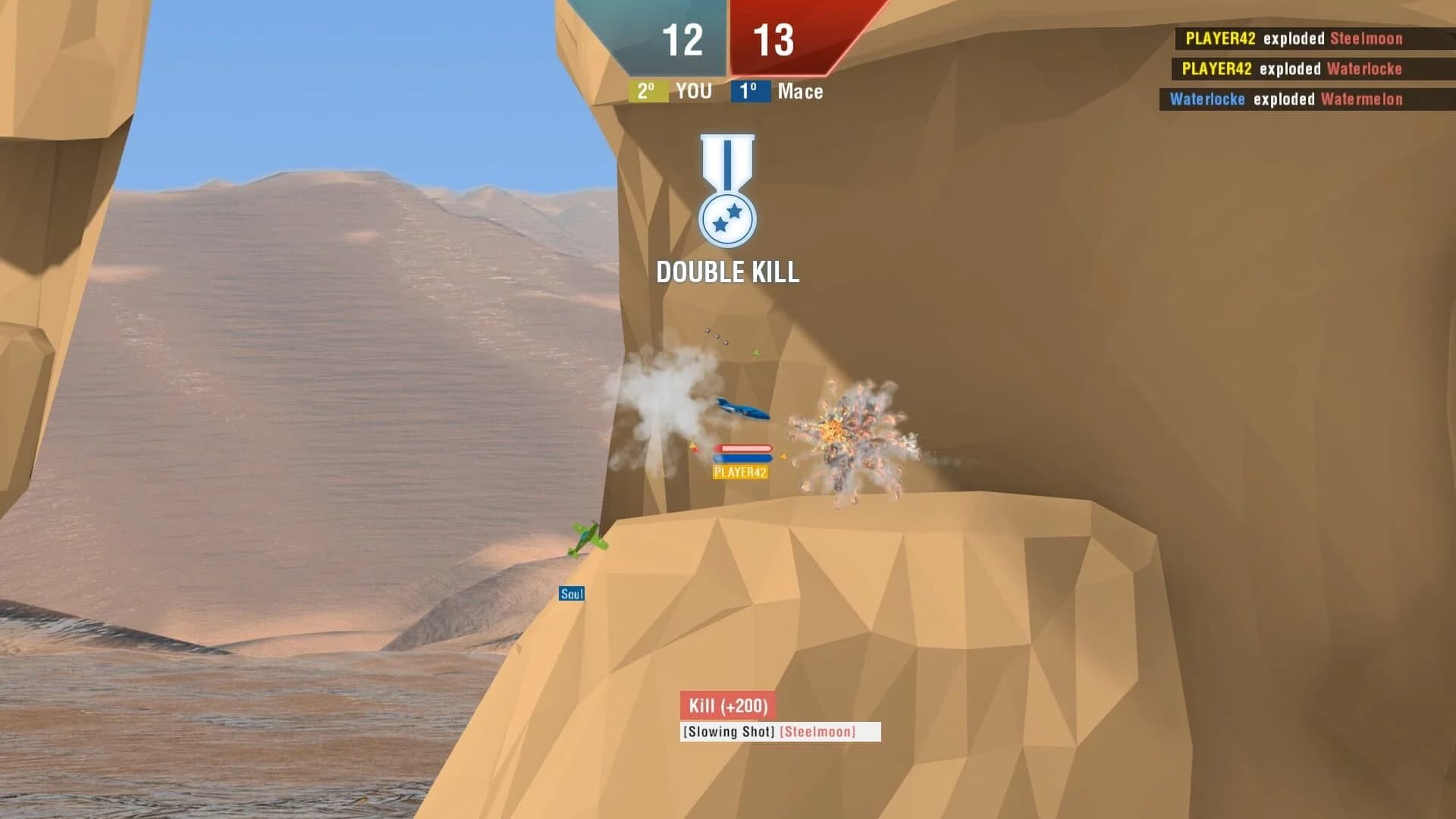Viewport: 1456px width, 819px height.
Task: Click the Slowing Shot Steelmoon banner
Action: [768, 732]
